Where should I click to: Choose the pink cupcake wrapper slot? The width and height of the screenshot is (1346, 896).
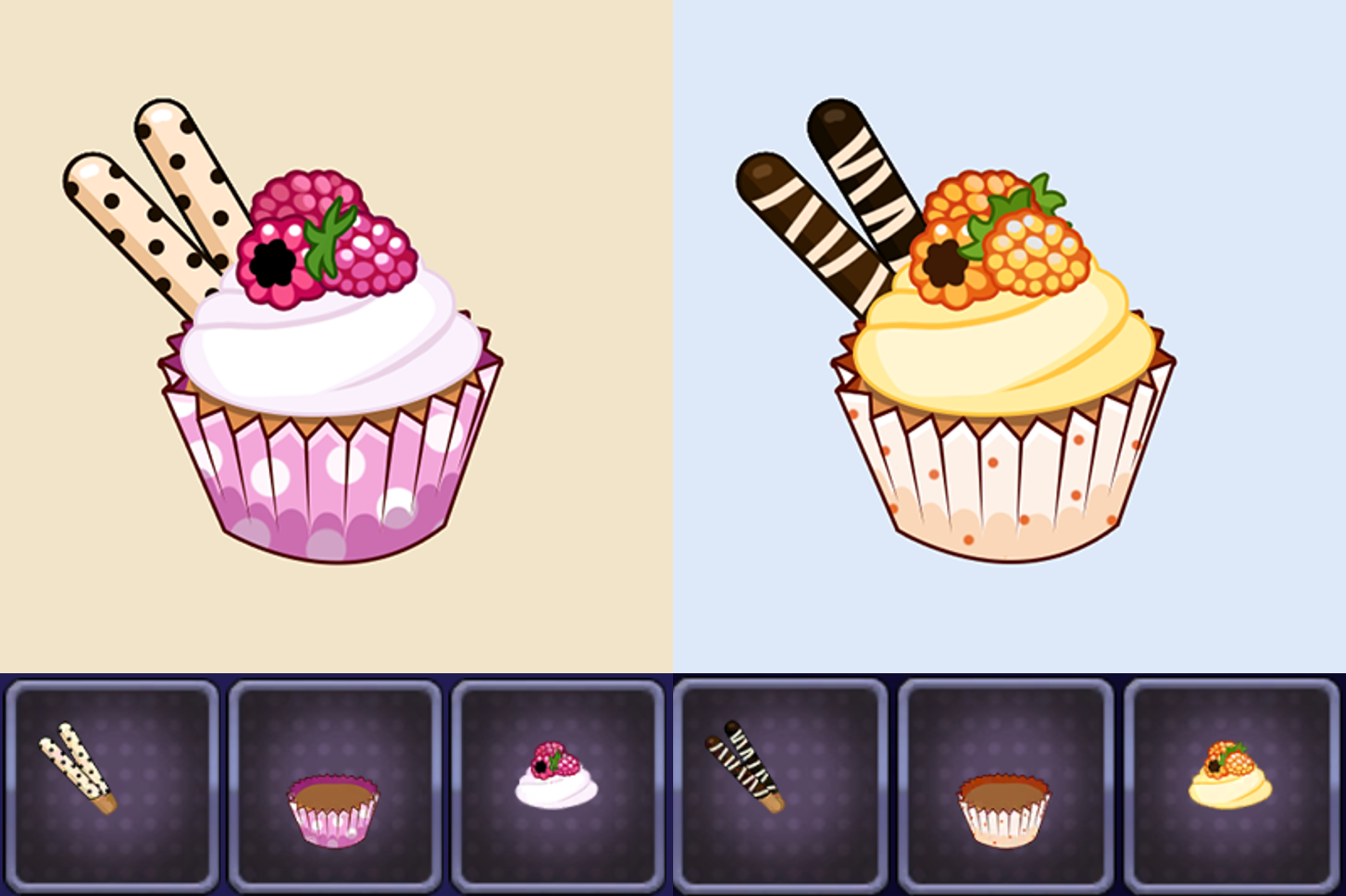point(334,785)
